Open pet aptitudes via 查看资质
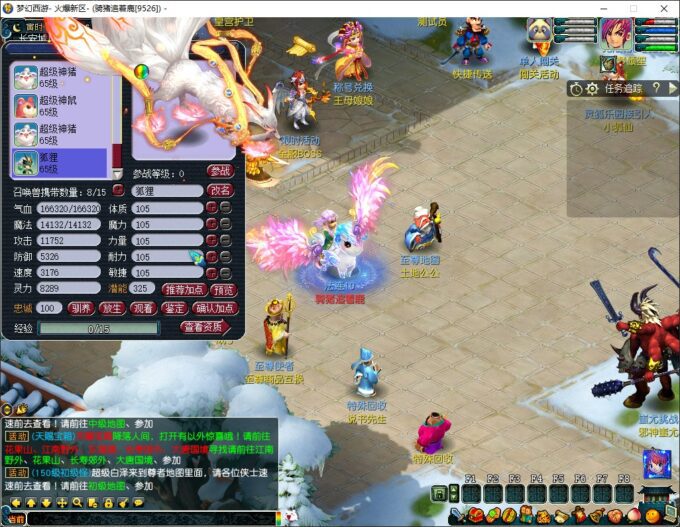Screen dimensions: 680x527 (205, 327)
